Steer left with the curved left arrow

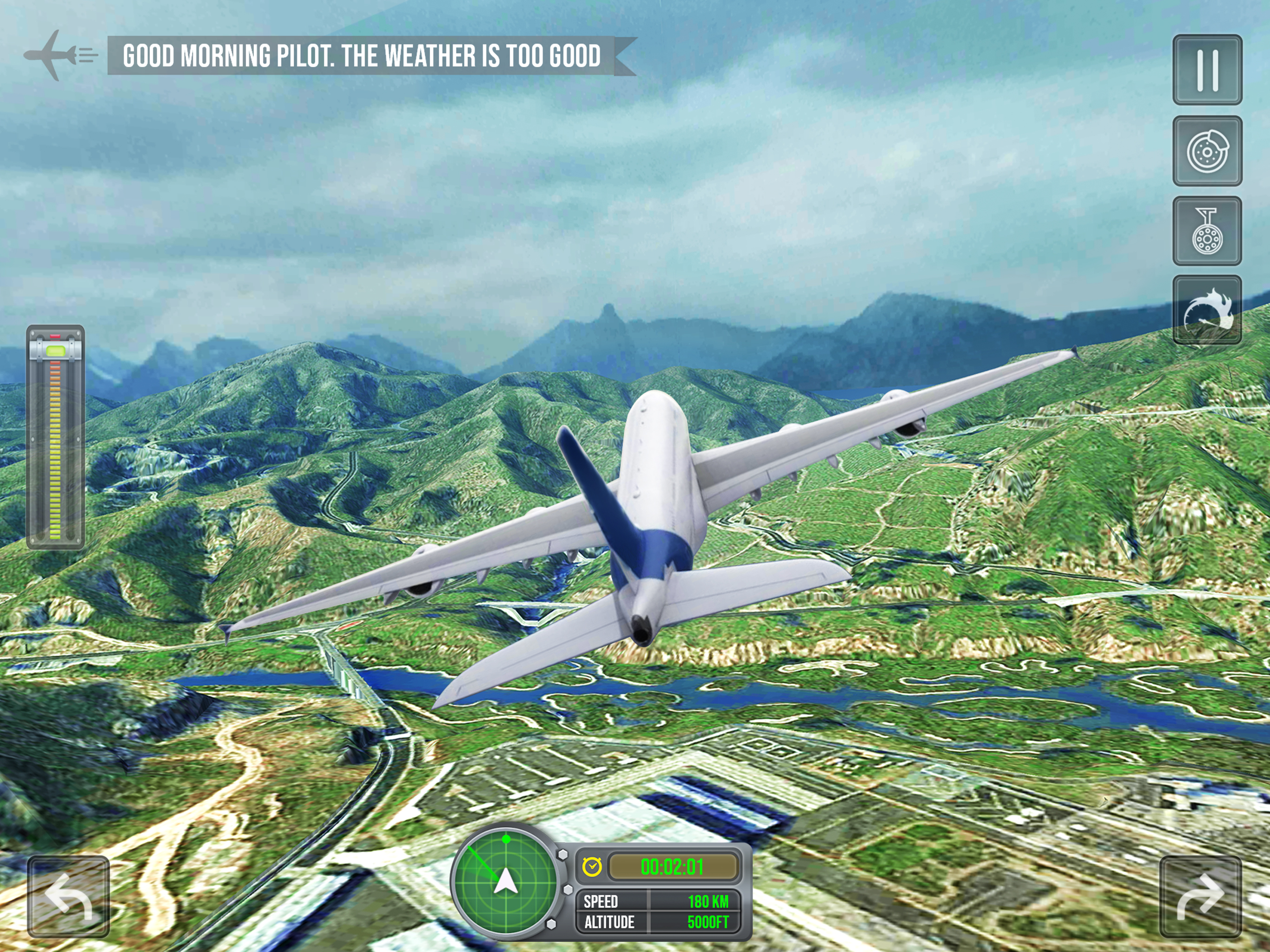(x=68, y=897)
